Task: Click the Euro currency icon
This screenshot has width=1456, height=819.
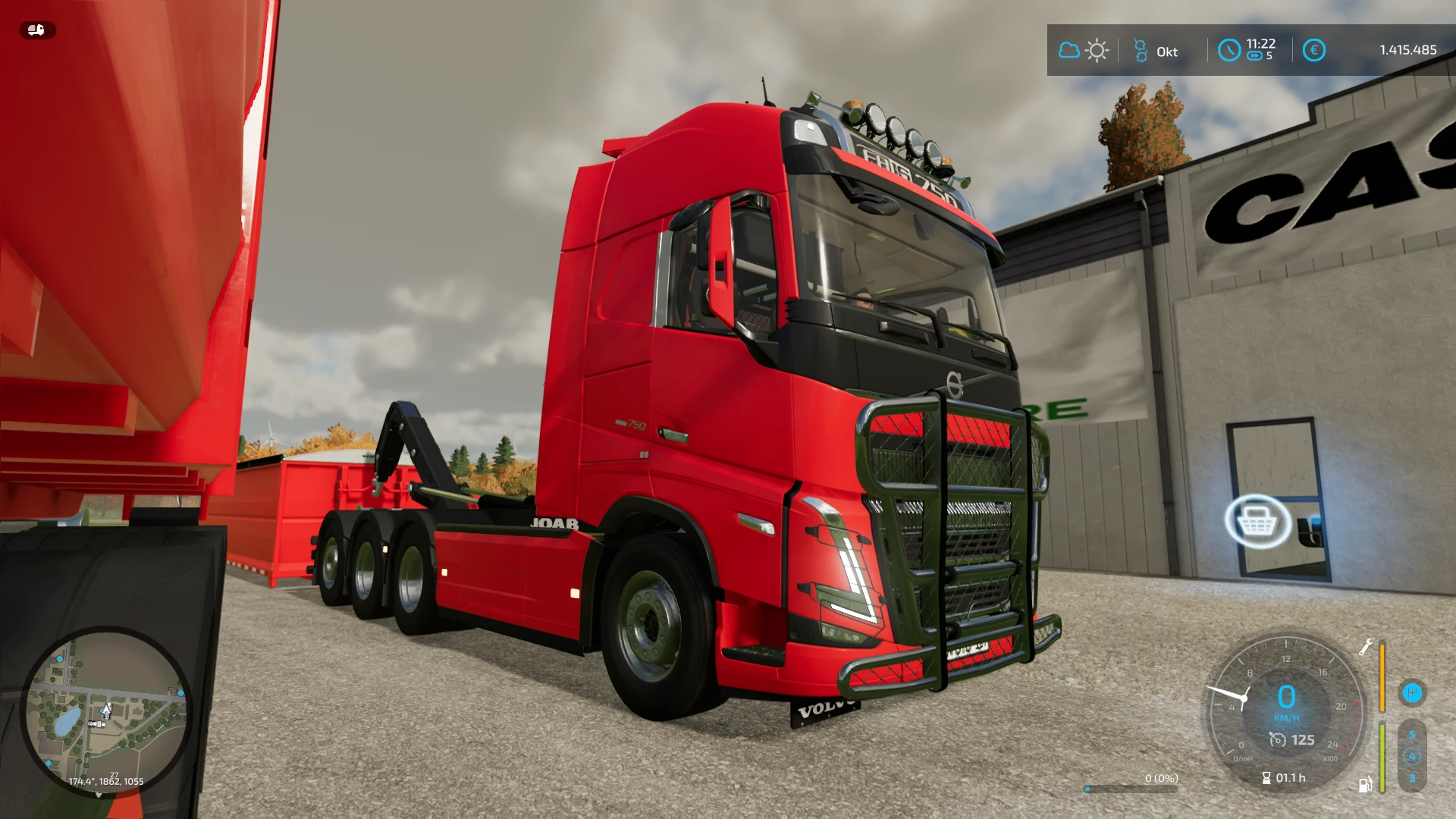Action: 1314,49
